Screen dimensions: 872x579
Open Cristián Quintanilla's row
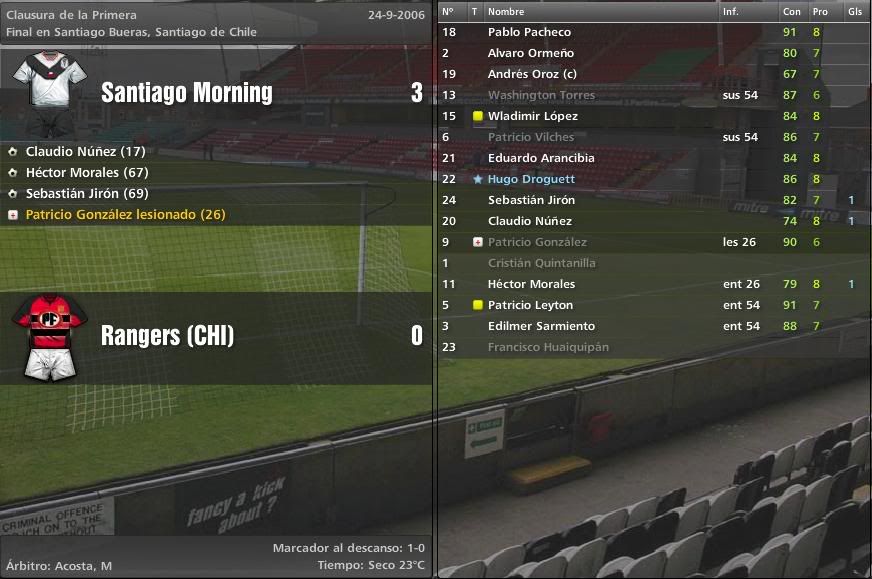coord(541,263)
